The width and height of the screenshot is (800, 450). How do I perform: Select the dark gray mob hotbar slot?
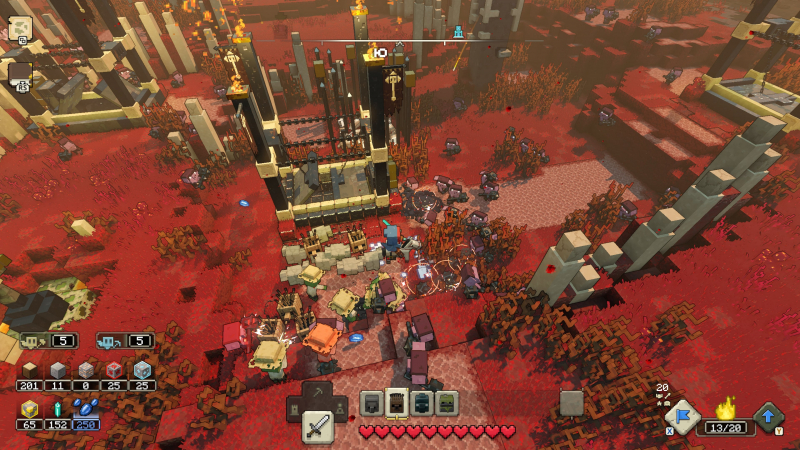(x=372, y=402)
